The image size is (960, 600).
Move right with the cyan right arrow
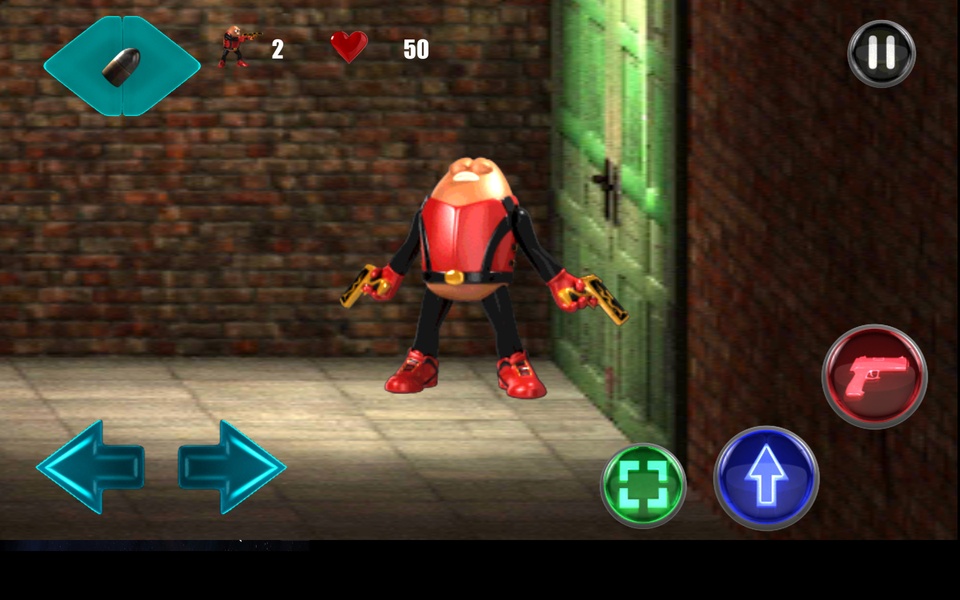tap(232, 466)
